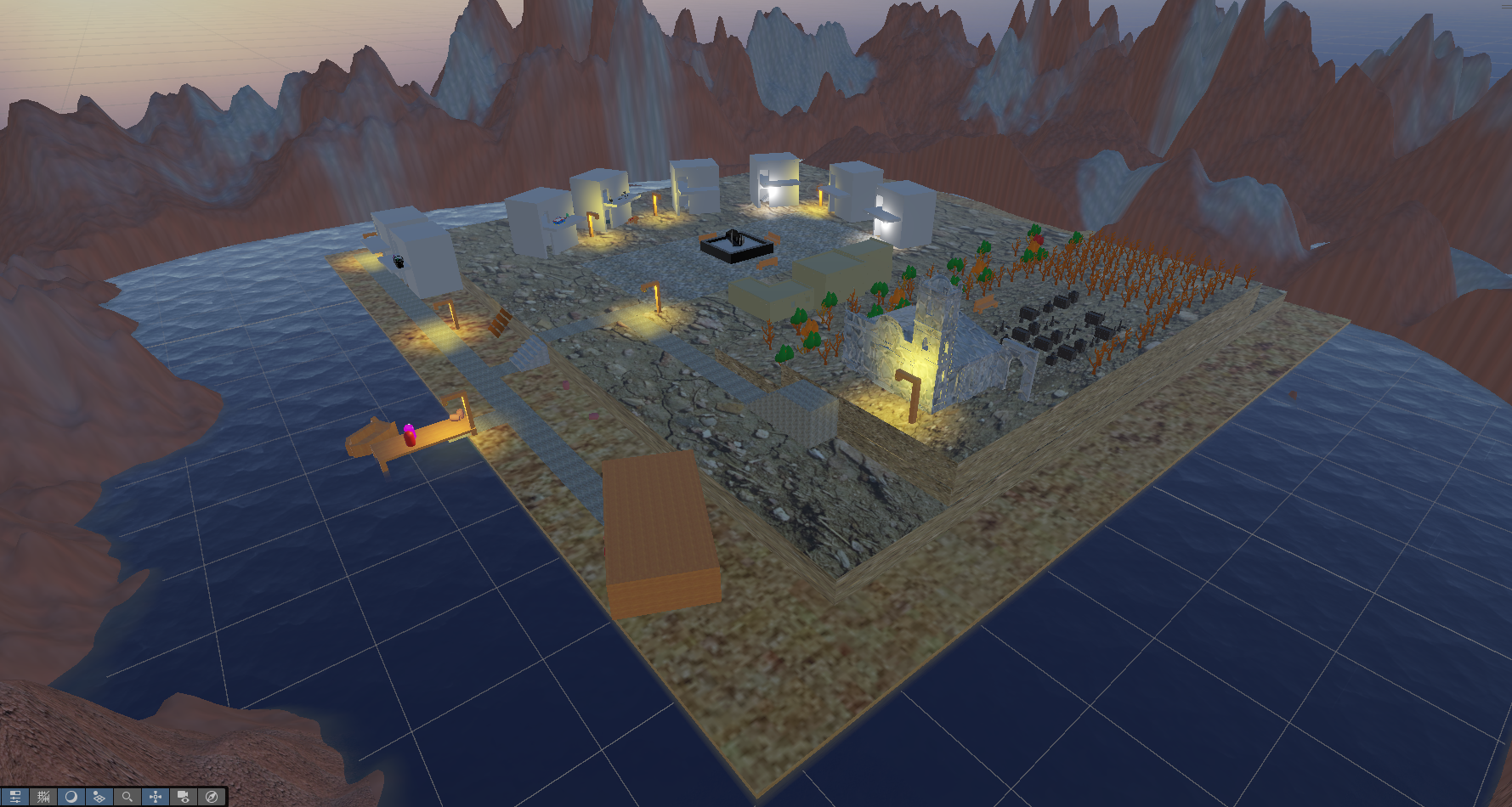1512x807 pixels.
Task: Click the moon lighting icon
Action: tap(71, 796)
